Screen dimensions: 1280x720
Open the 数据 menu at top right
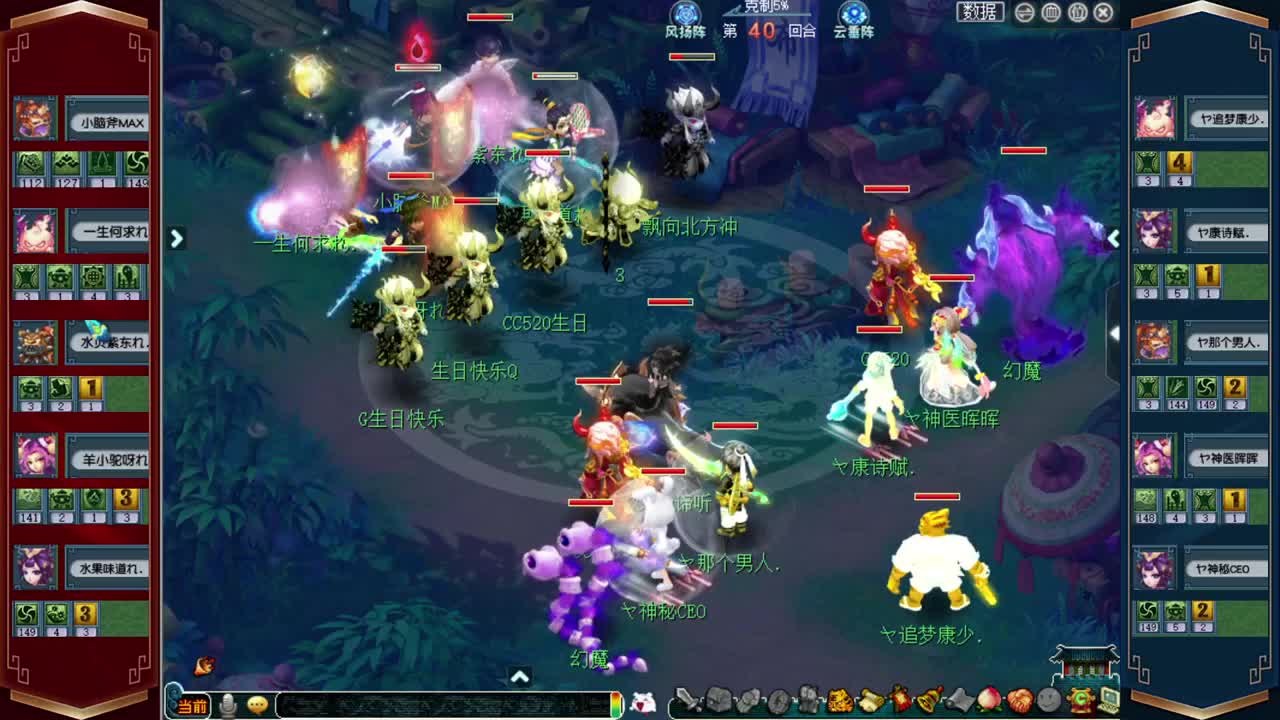coord(980,12)
